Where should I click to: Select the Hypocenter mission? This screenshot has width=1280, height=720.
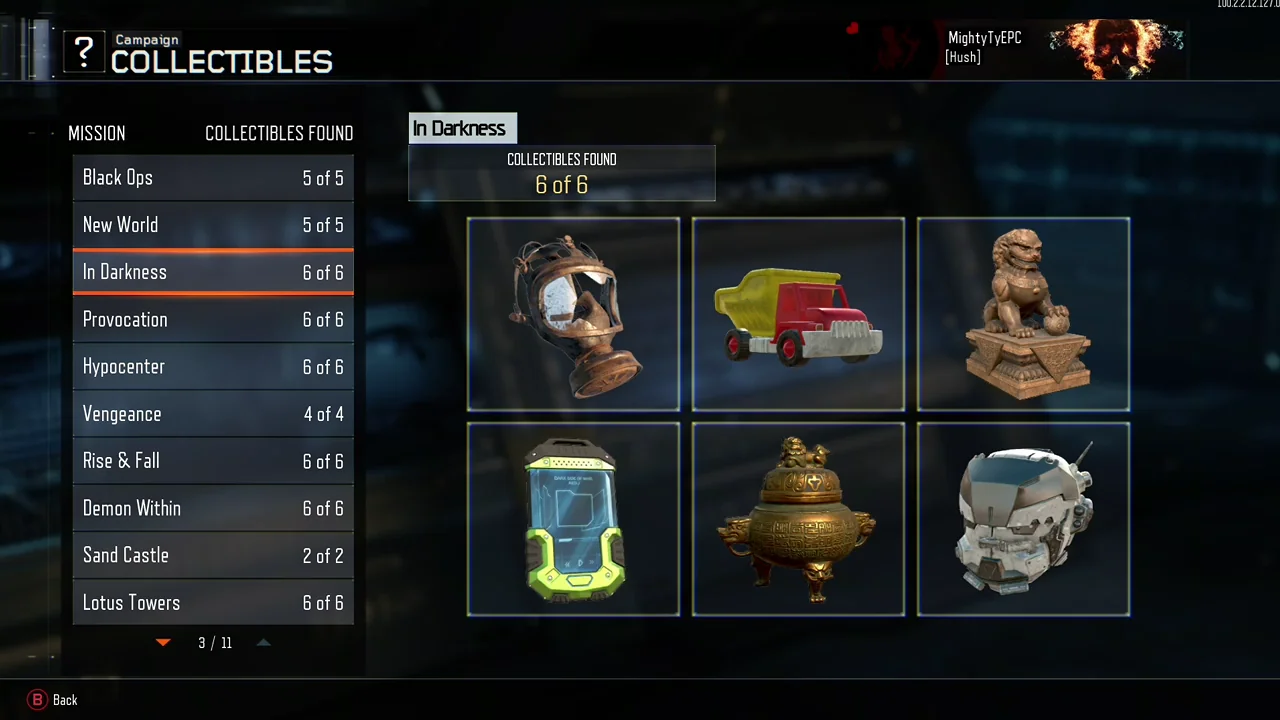coord(212,366)
